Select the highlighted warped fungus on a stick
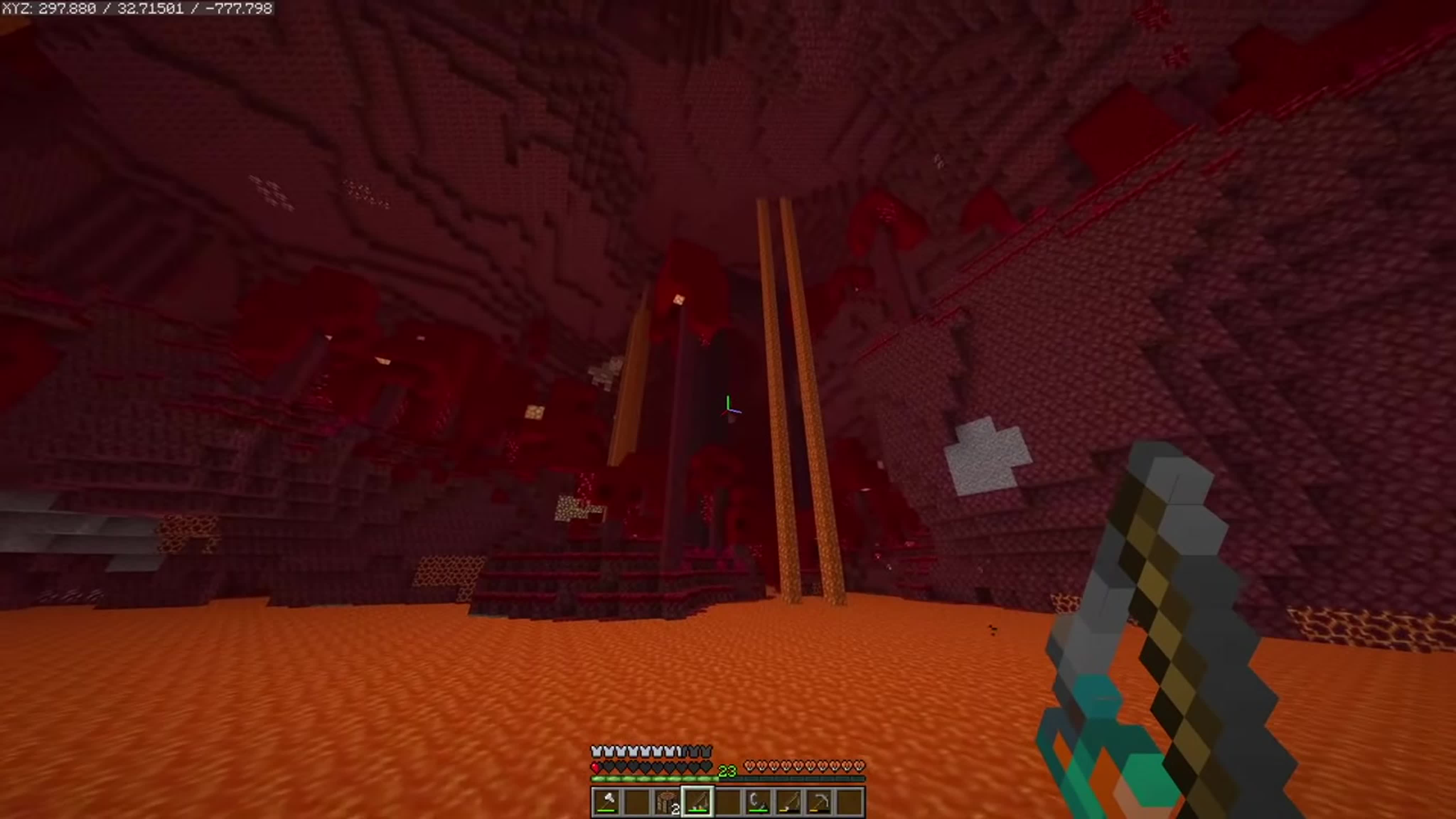This screenshot has height=819, width=1456. click(697, 801)
